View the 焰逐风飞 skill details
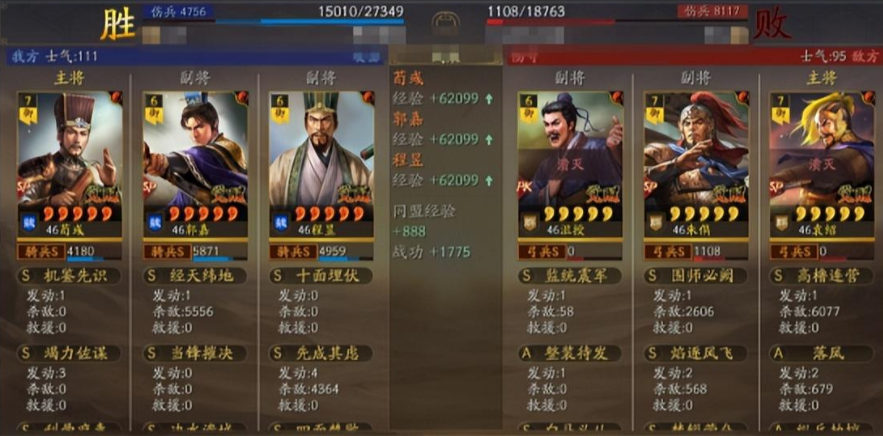The height and width of the screenshot is (436, 883). click(694, 353)
